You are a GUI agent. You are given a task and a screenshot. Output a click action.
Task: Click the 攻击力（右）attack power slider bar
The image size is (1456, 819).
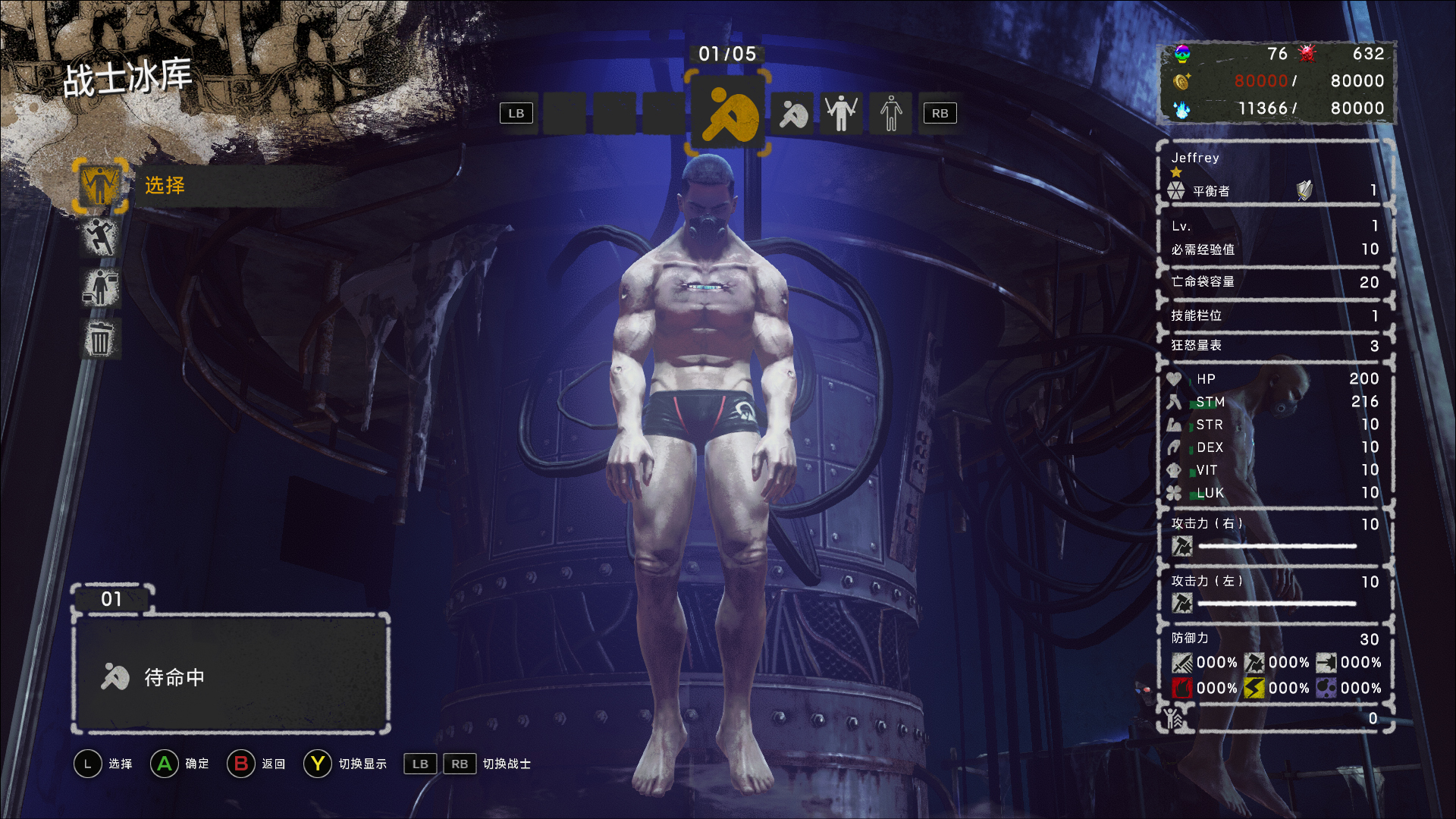tap(1278, 545)
